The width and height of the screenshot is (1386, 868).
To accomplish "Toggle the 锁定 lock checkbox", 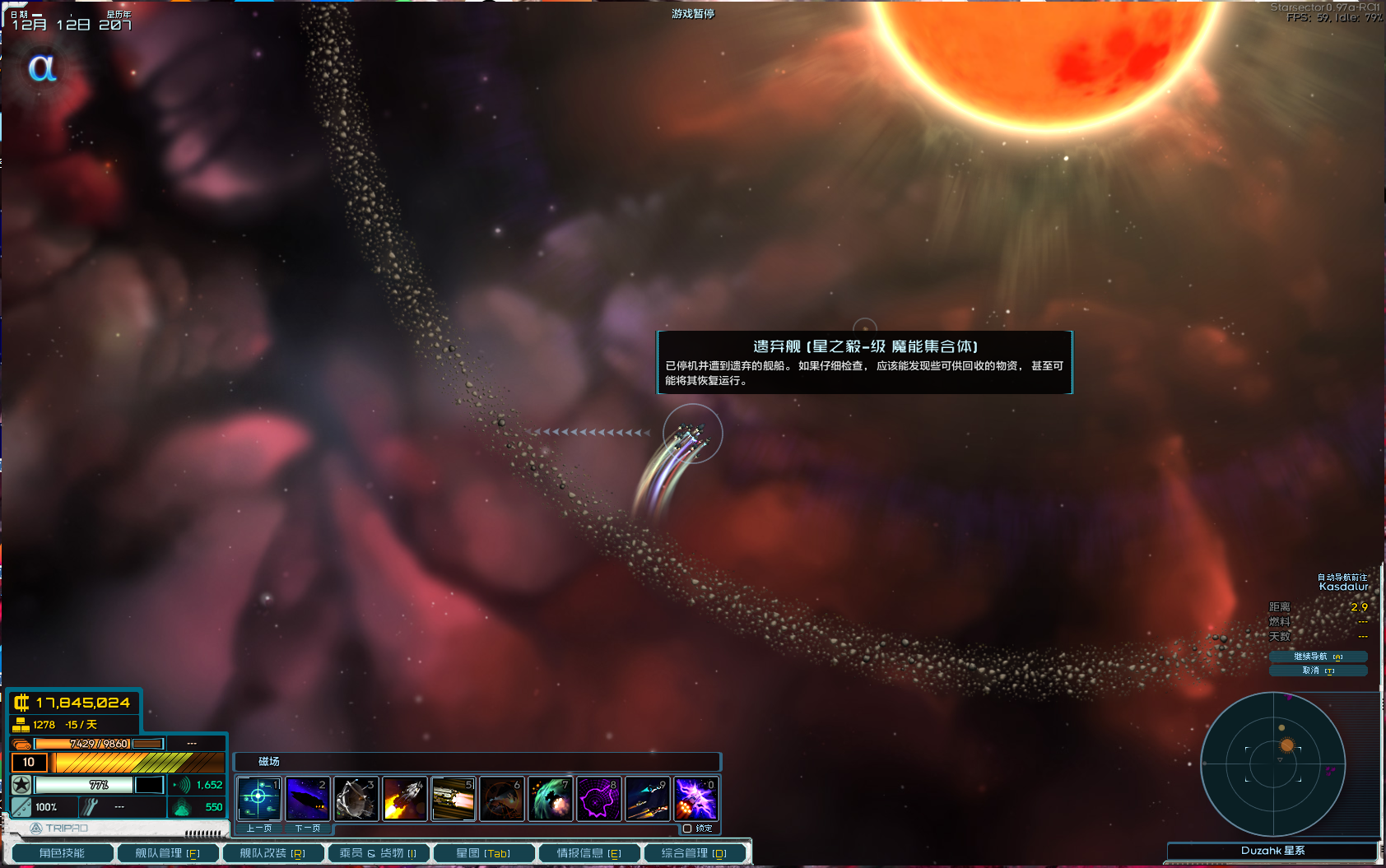I will (687, 829).
